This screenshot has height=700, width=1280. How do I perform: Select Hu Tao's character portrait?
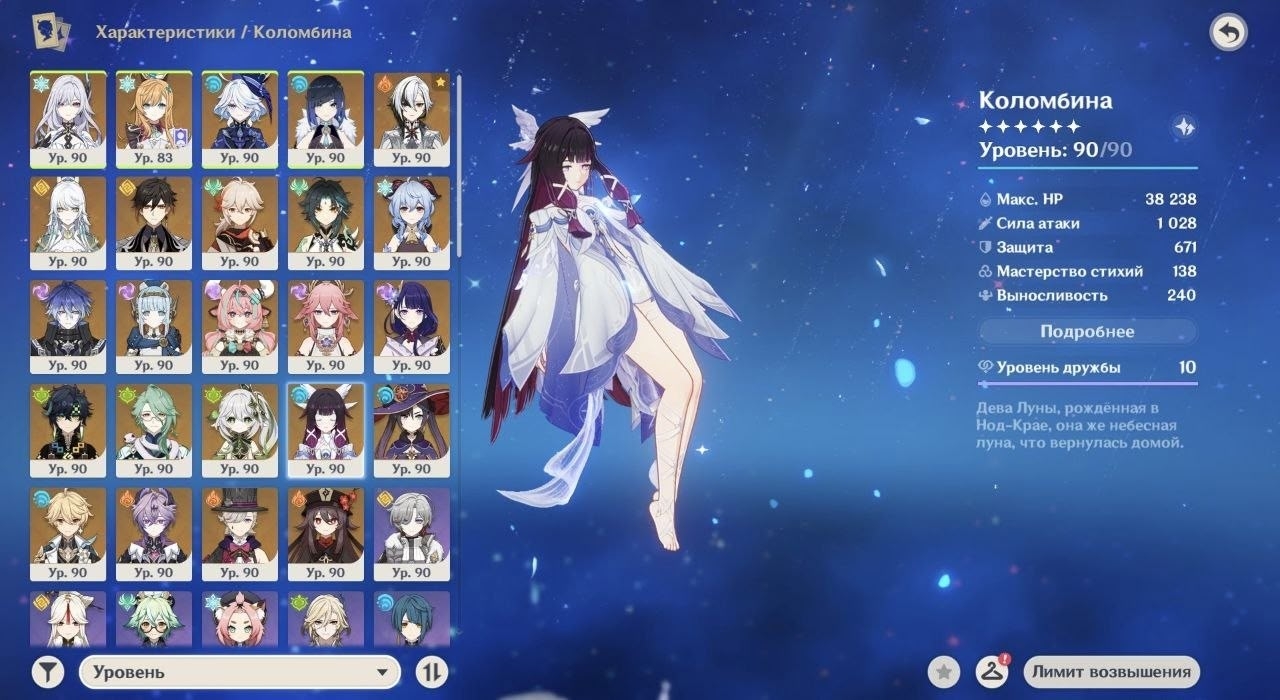tap(326, 534)
